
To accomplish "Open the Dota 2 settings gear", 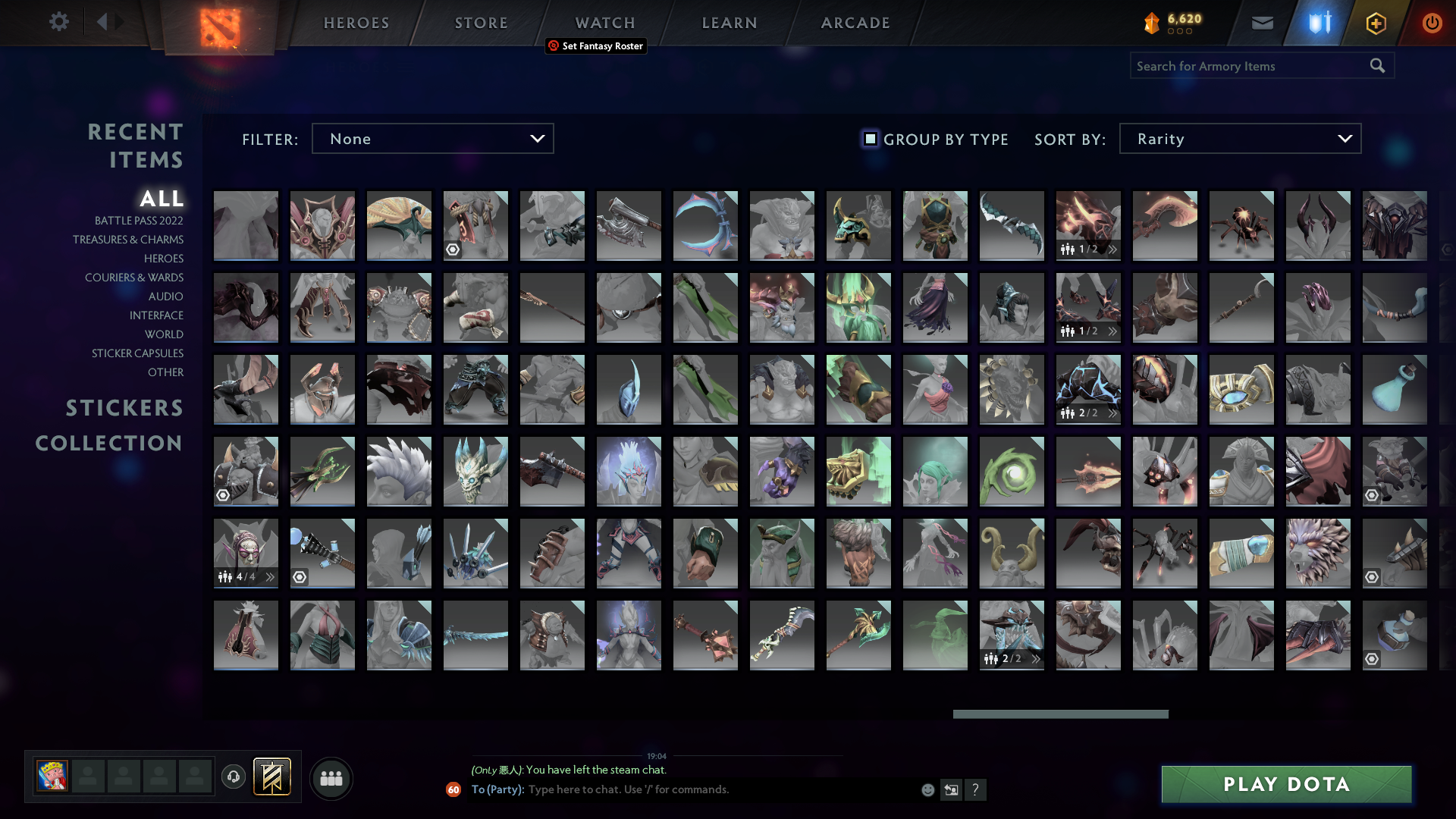I will 59,22.
